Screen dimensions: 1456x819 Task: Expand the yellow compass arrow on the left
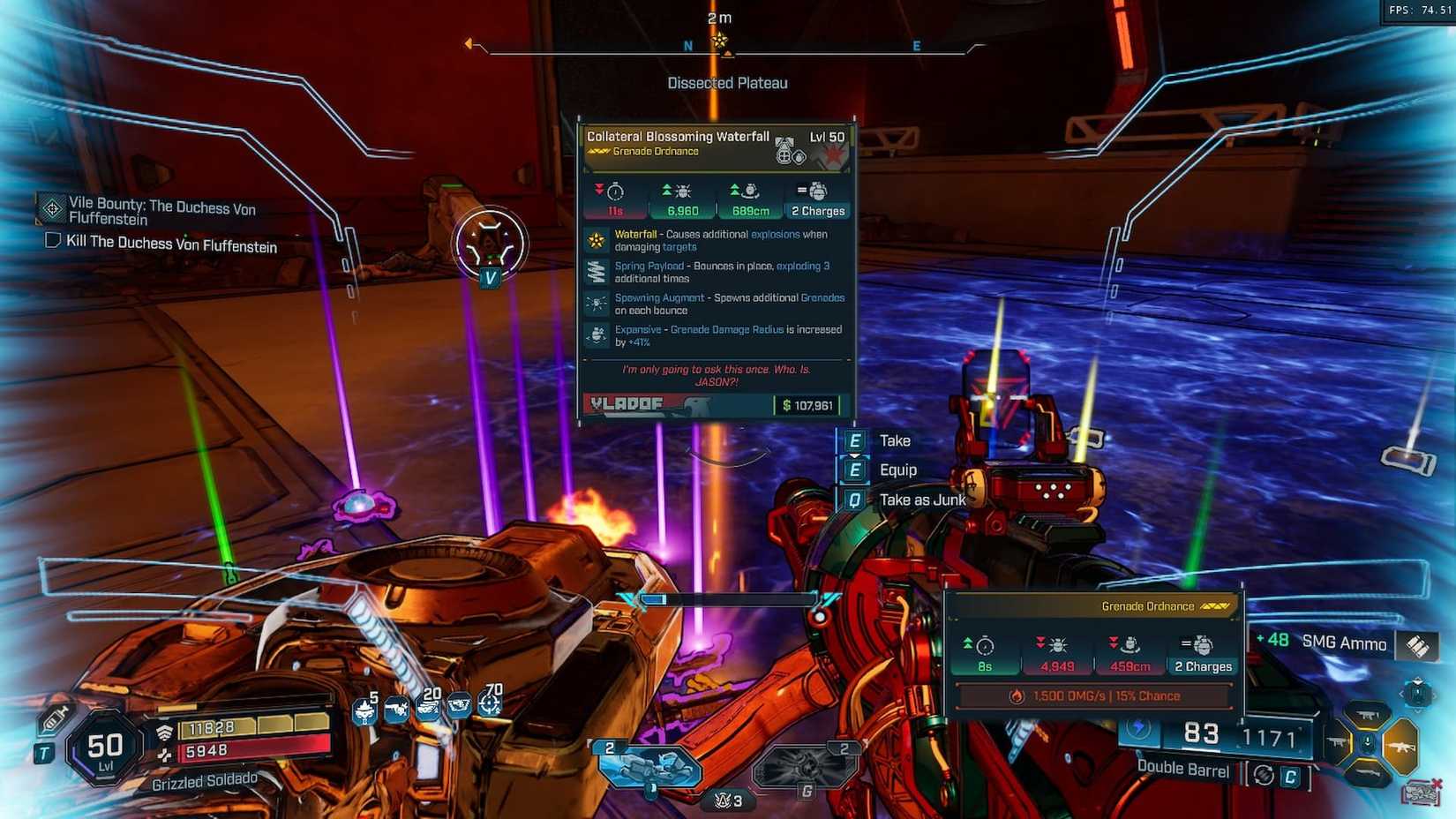coord(470,42)
